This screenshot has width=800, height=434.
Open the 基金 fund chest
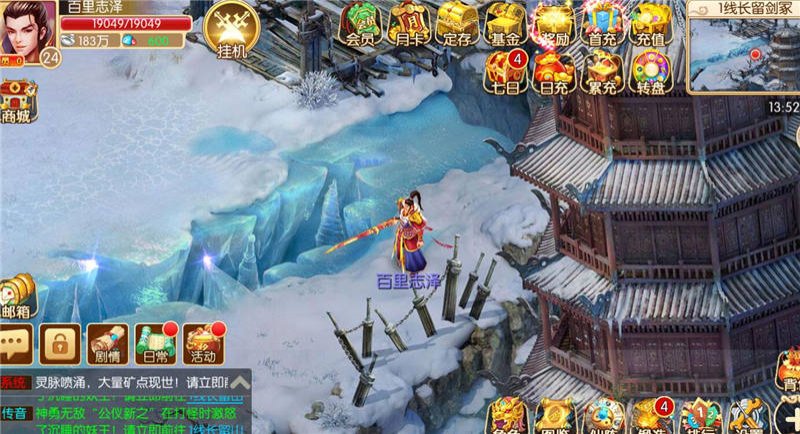[x=506, y=24]
